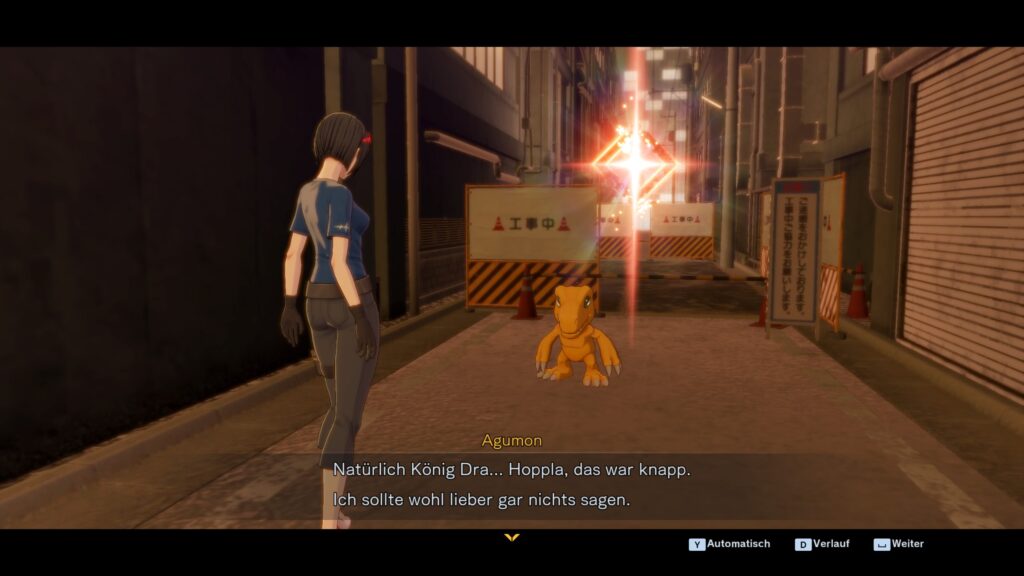Select Weiter to continue the dialogue
Image resolution: width=1024 pixels, height=576 pixels.
(899, 544)
